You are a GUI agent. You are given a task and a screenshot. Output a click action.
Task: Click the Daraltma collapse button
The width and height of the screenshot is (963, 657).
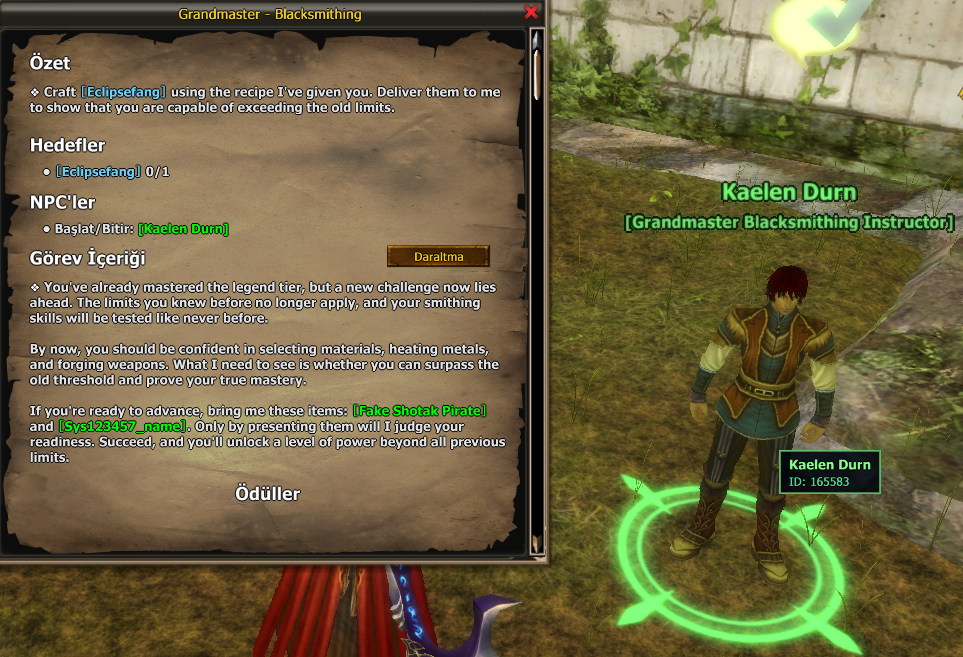coord(438,257)
